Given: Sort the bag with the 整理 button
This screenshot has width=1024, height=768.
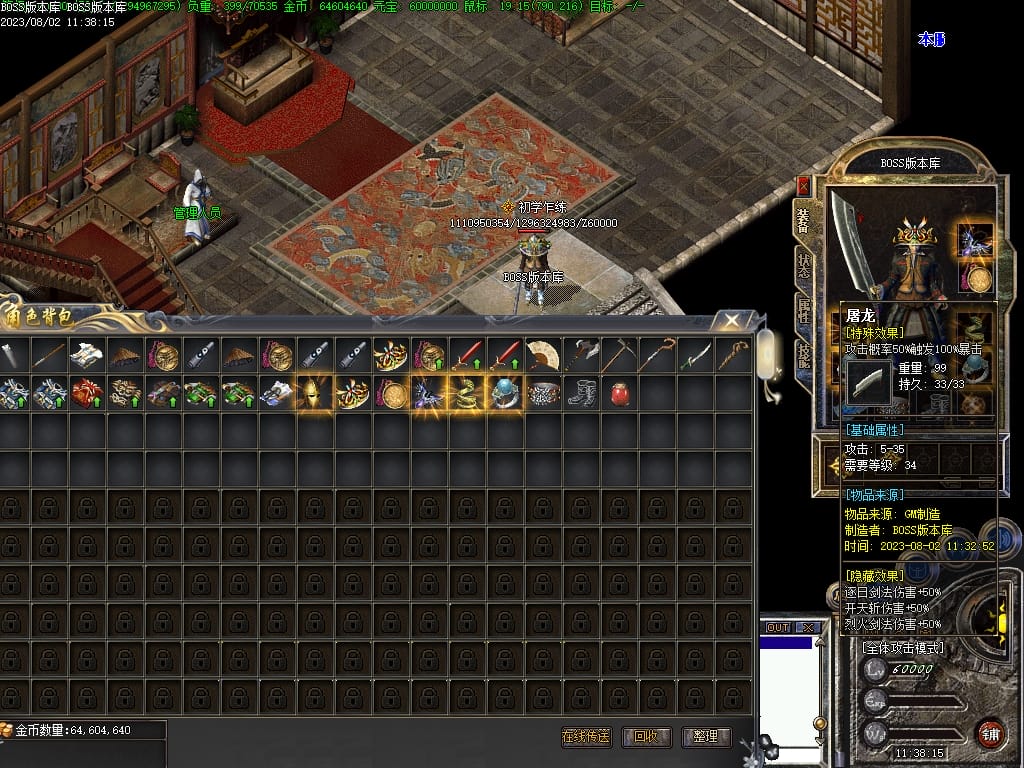Looking at the screenshot, I should pos(705,737).
